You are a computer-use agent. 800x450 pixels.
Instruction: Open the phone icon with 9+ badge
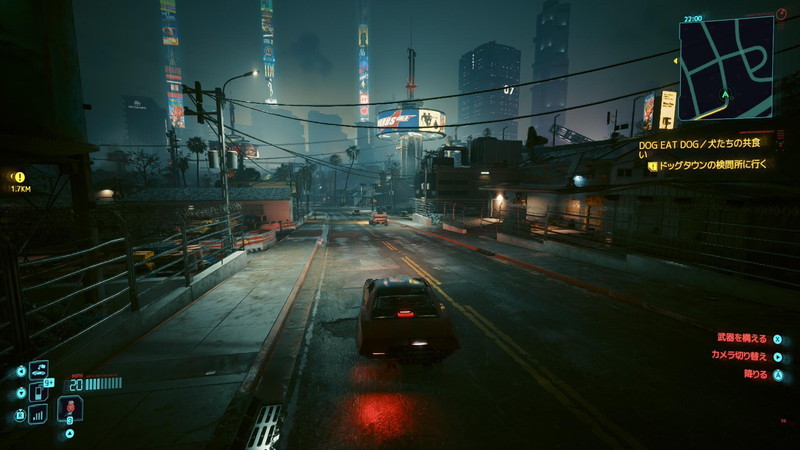[x=39, y=392]
